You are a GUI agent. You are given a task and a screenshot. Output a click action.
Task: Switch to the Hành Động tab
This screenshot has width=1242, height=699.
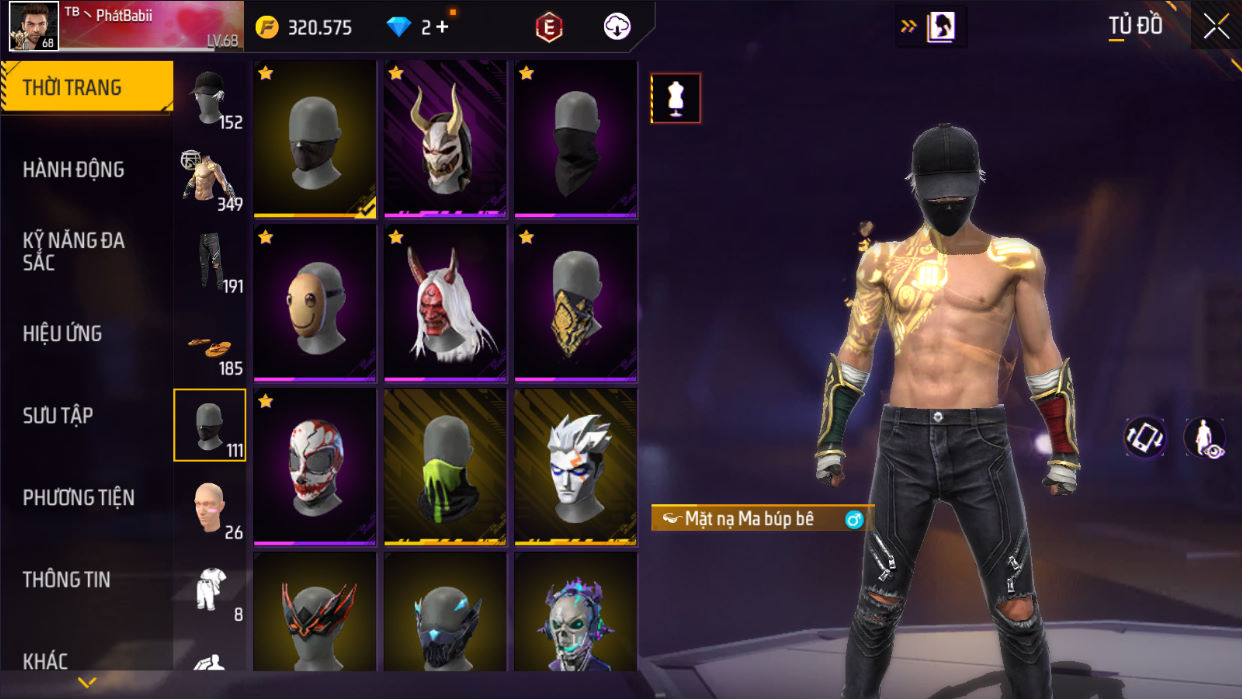pos(74,170)
